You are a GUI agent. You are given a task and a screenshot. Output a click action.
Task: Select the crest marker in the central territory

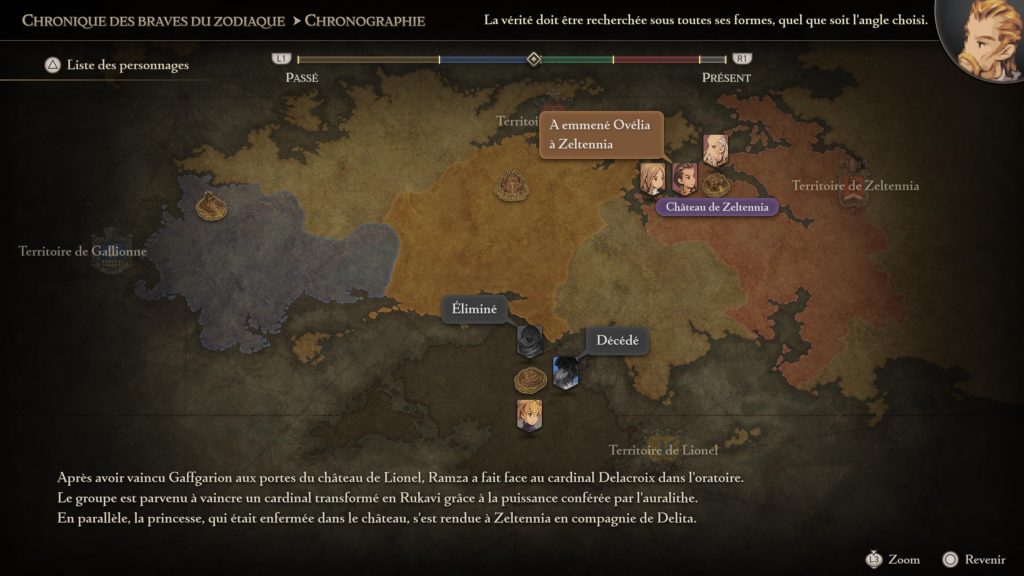(x=512, y=185)
